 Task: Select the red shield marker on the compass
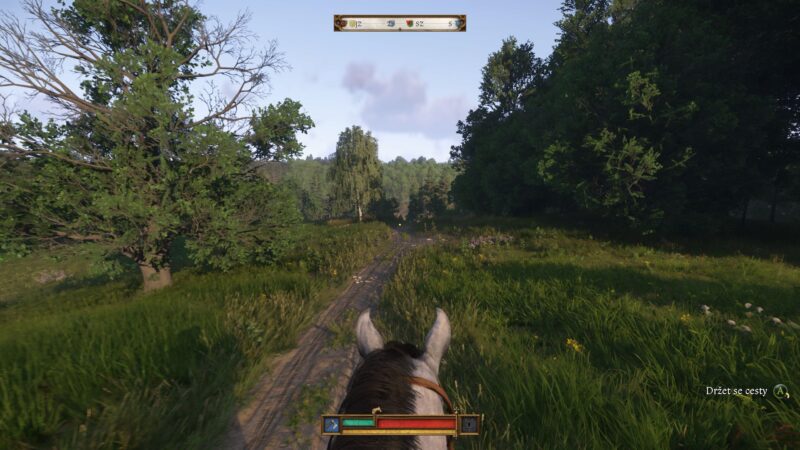(408, 23)
